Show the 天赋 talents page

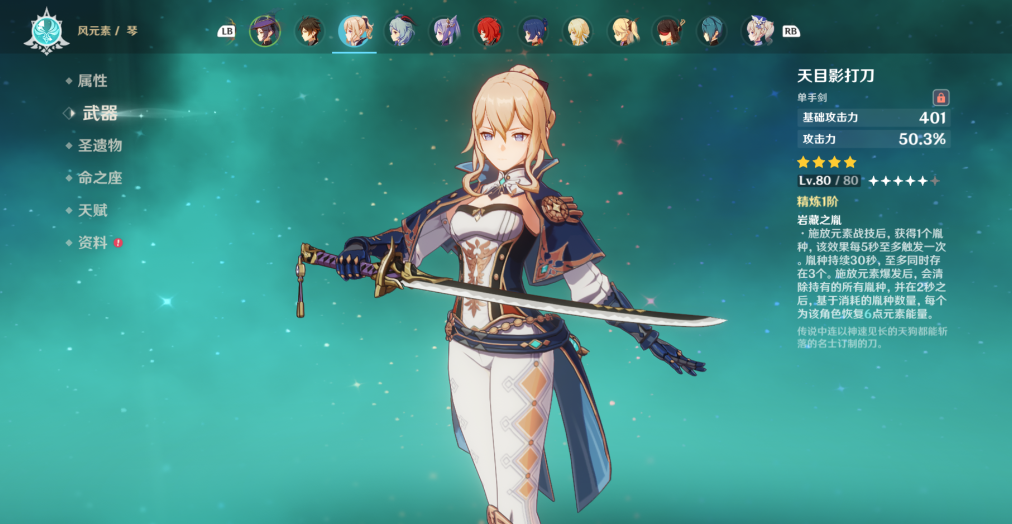(x=92, y=210)
